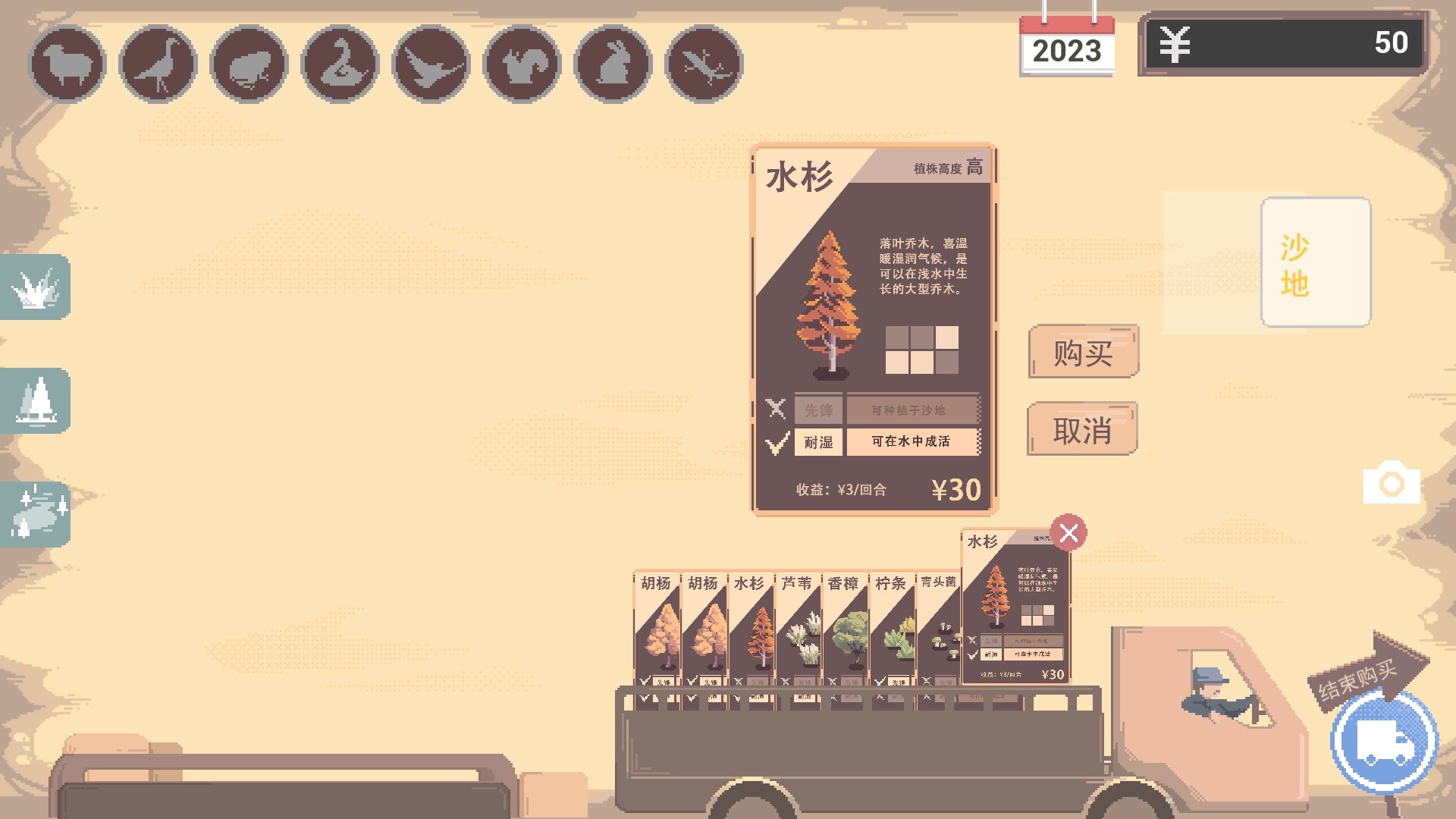Open the shrub category in left sidebar

coord(35,288)
